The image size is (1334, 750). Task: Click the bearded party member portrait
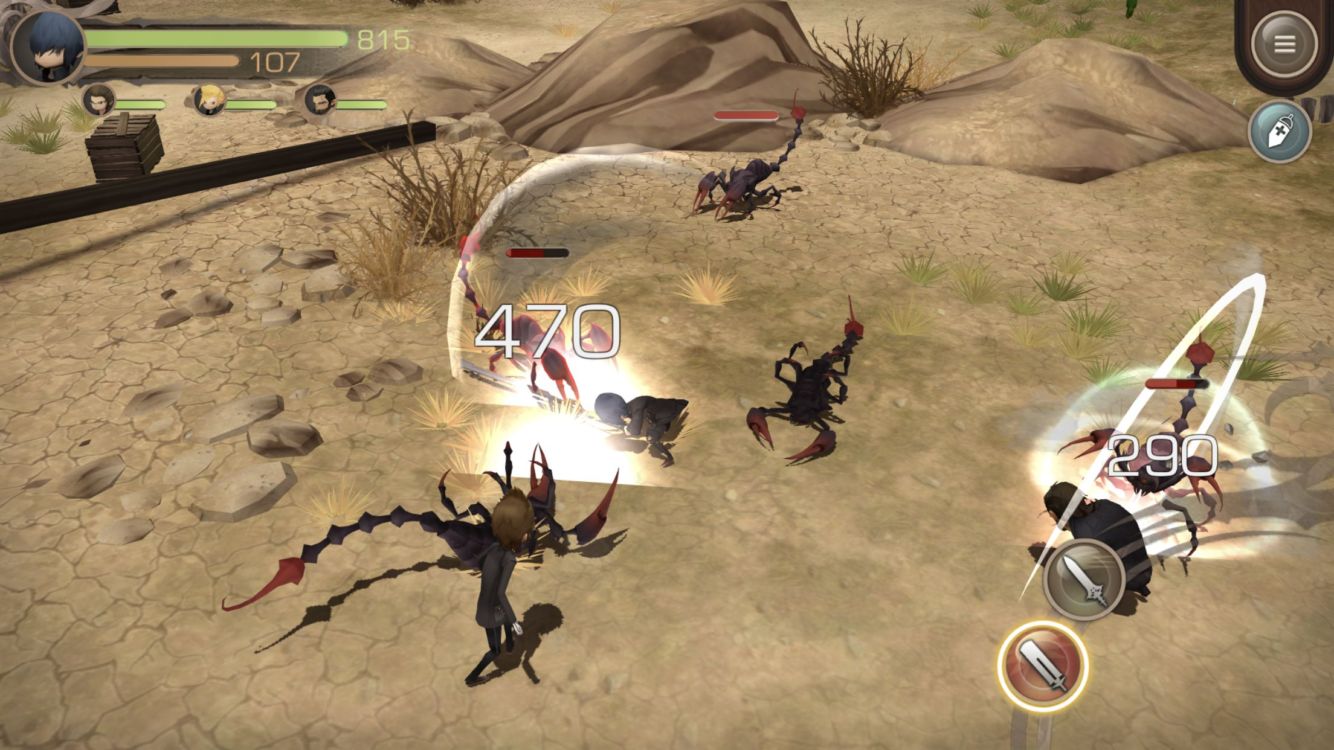click(319, 100)
